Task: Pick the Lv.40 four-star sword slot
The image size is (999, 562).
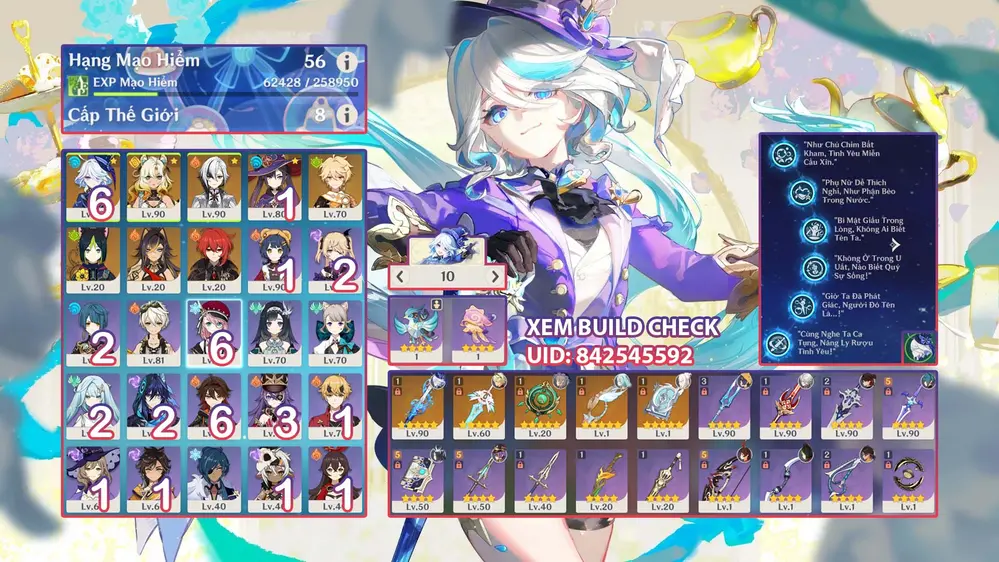Action: click(542, 480)
